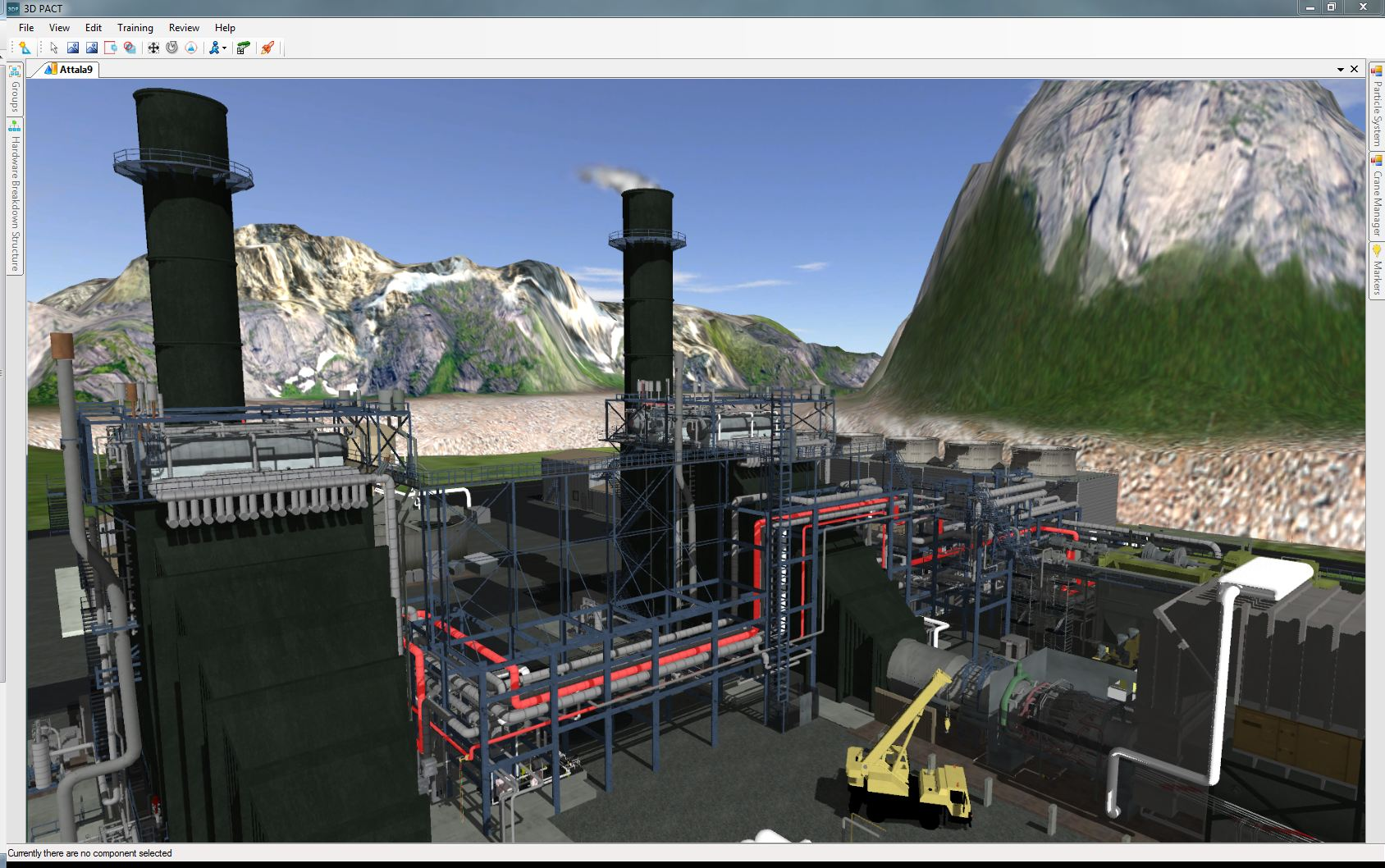The height and width of the screenshot is (868, 1385).
Task: Open the Markers side panel
Action: pos(1377,269)
